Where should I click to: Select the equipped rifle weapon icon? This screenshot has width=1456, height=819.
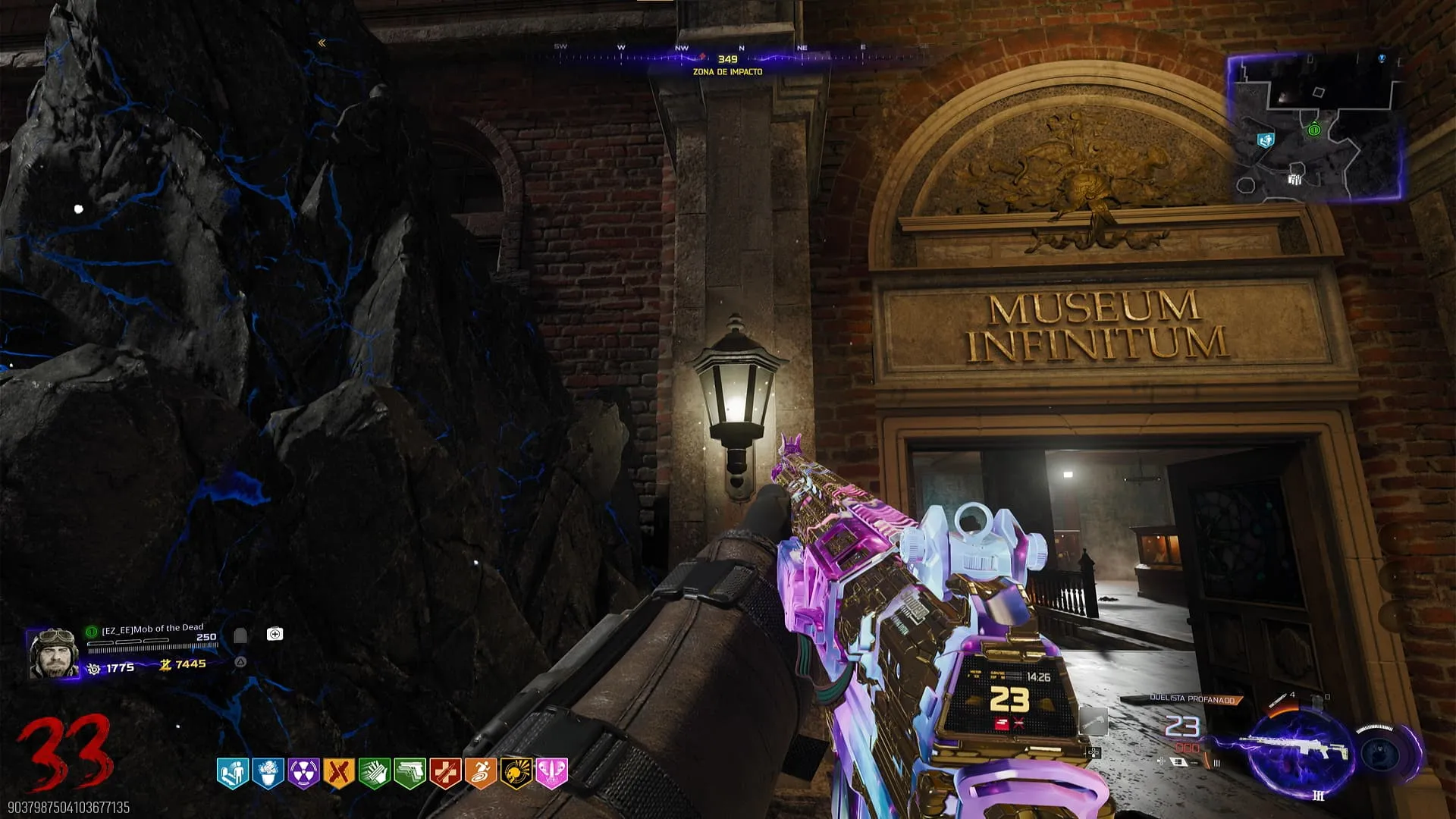(1298, 747)
